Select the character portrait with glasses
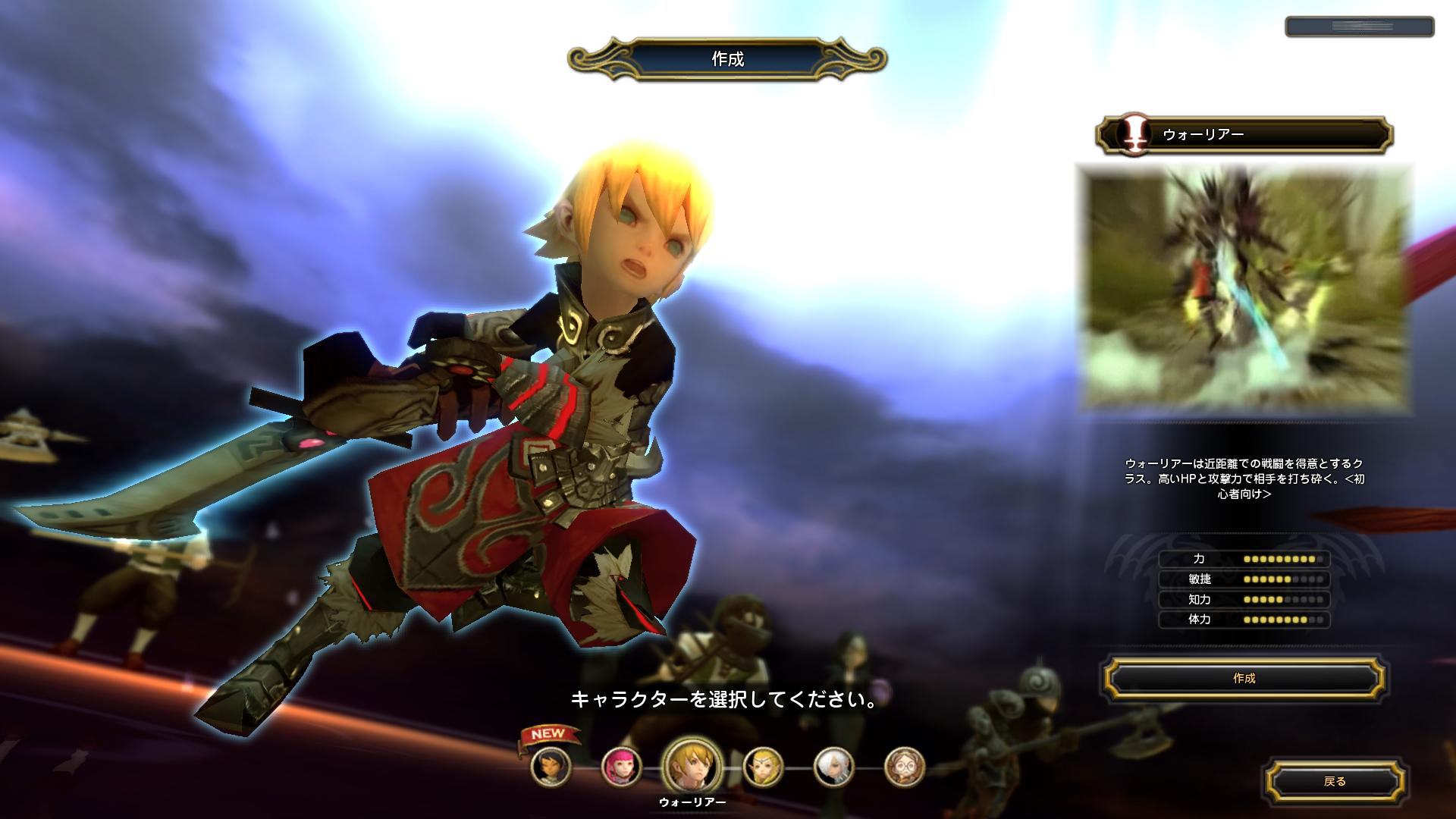 tap(905, 767)
